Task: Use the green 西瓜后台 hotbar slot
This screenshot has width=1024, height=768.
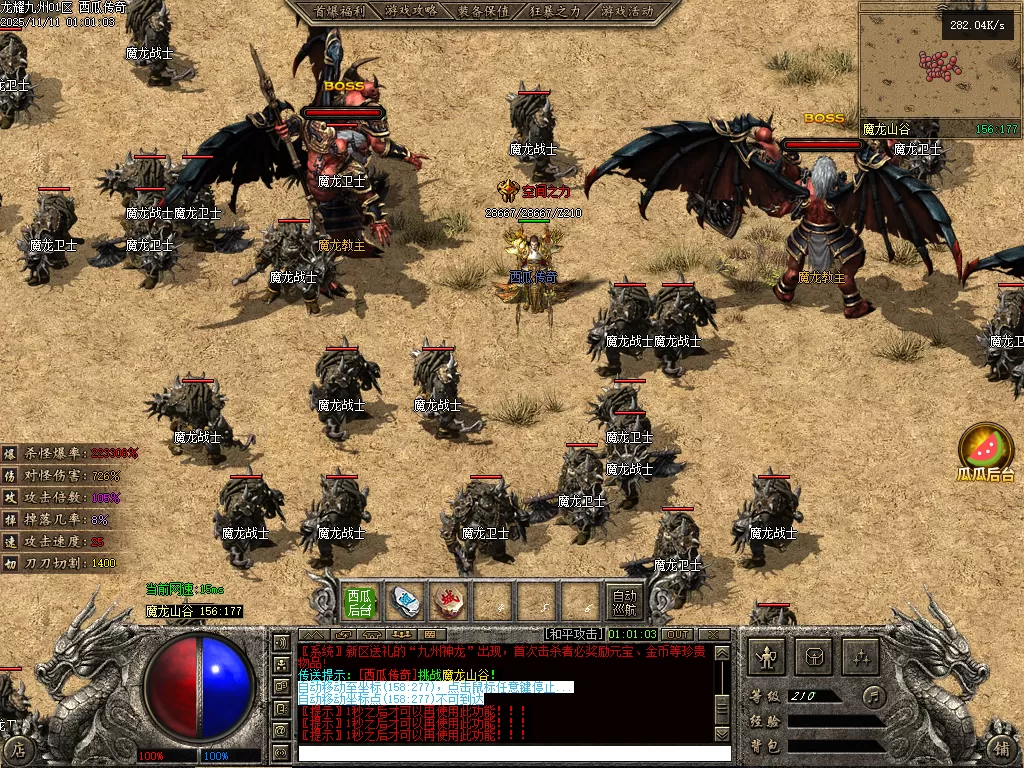Action: pyautogui.click(x=360, y=601)
